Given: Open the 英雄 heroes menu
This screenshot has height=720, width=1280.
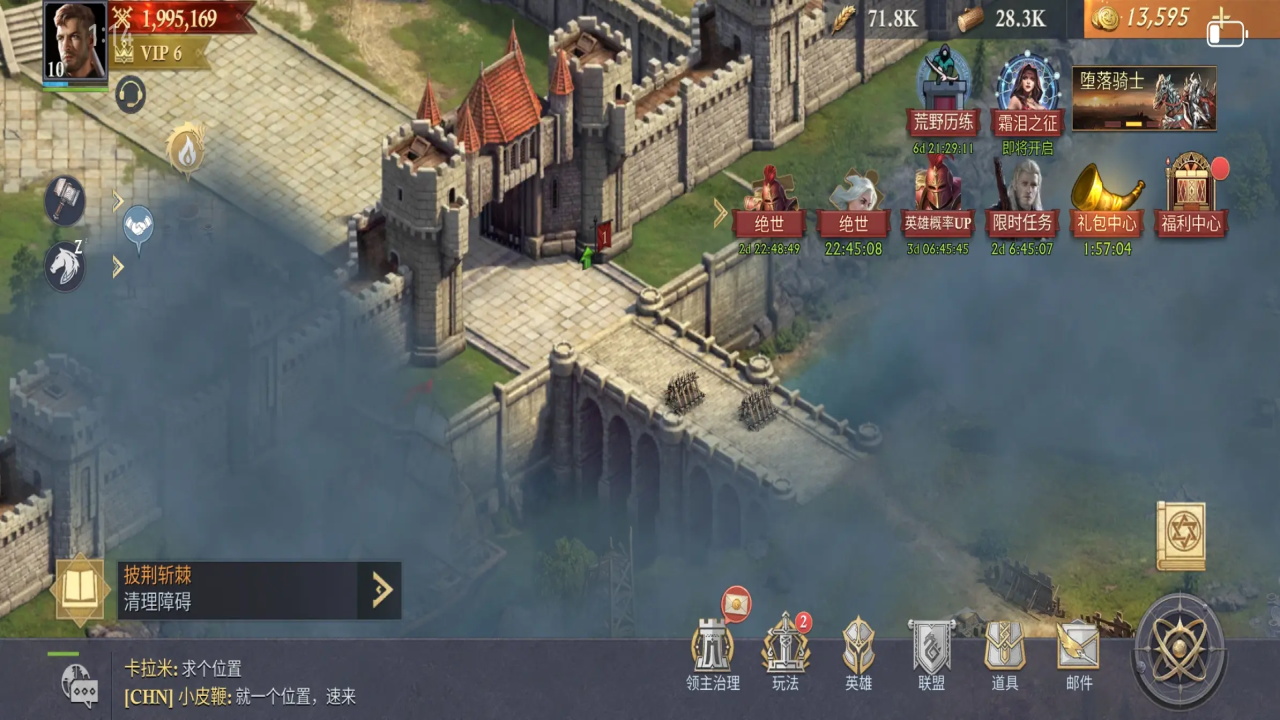Looking at the screenshot, I should click(x=858, y=655).
